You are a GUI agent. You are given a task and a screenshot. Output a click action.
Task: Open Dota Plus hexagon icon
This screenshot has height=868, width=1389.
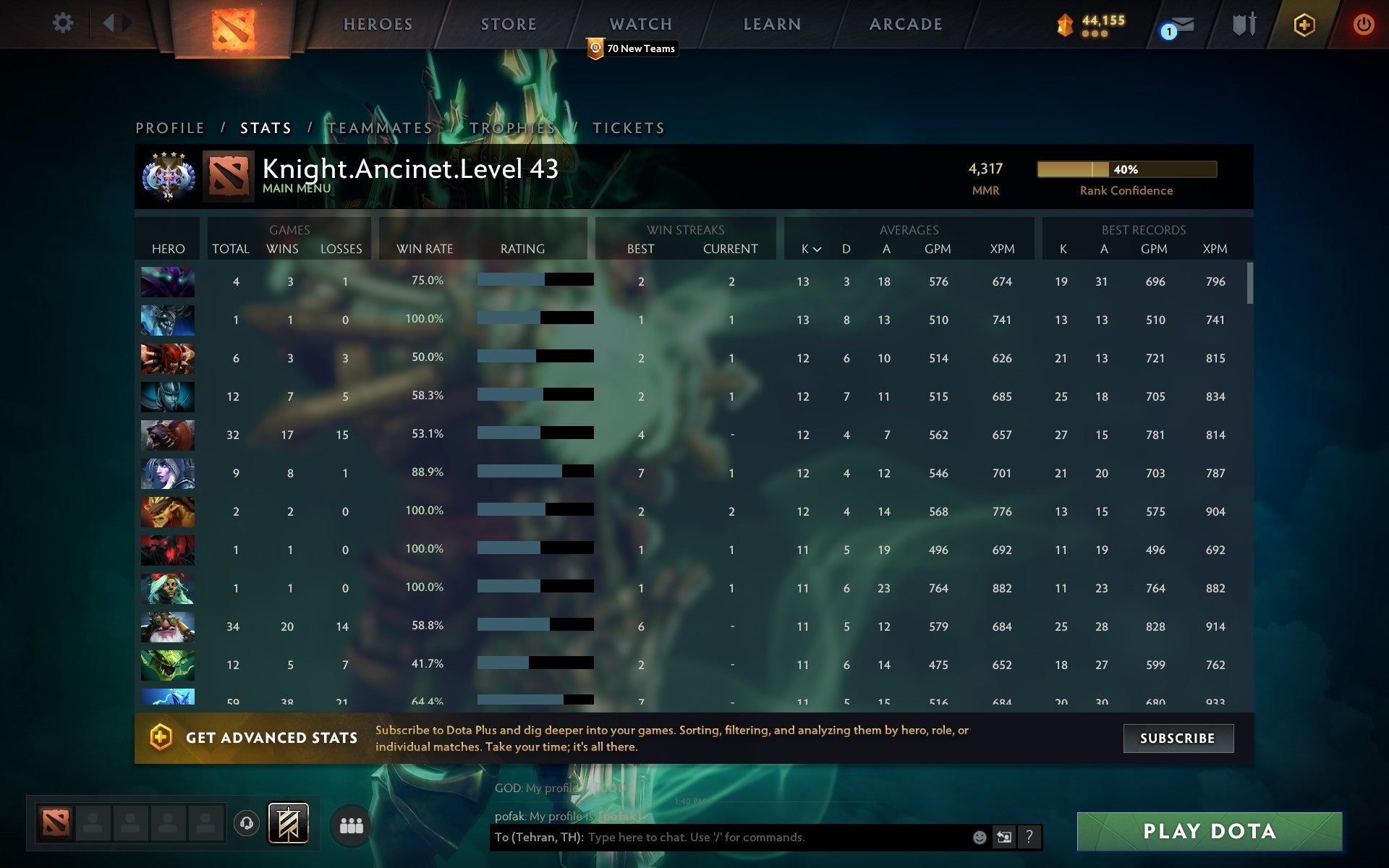(x=1302, y=23)
